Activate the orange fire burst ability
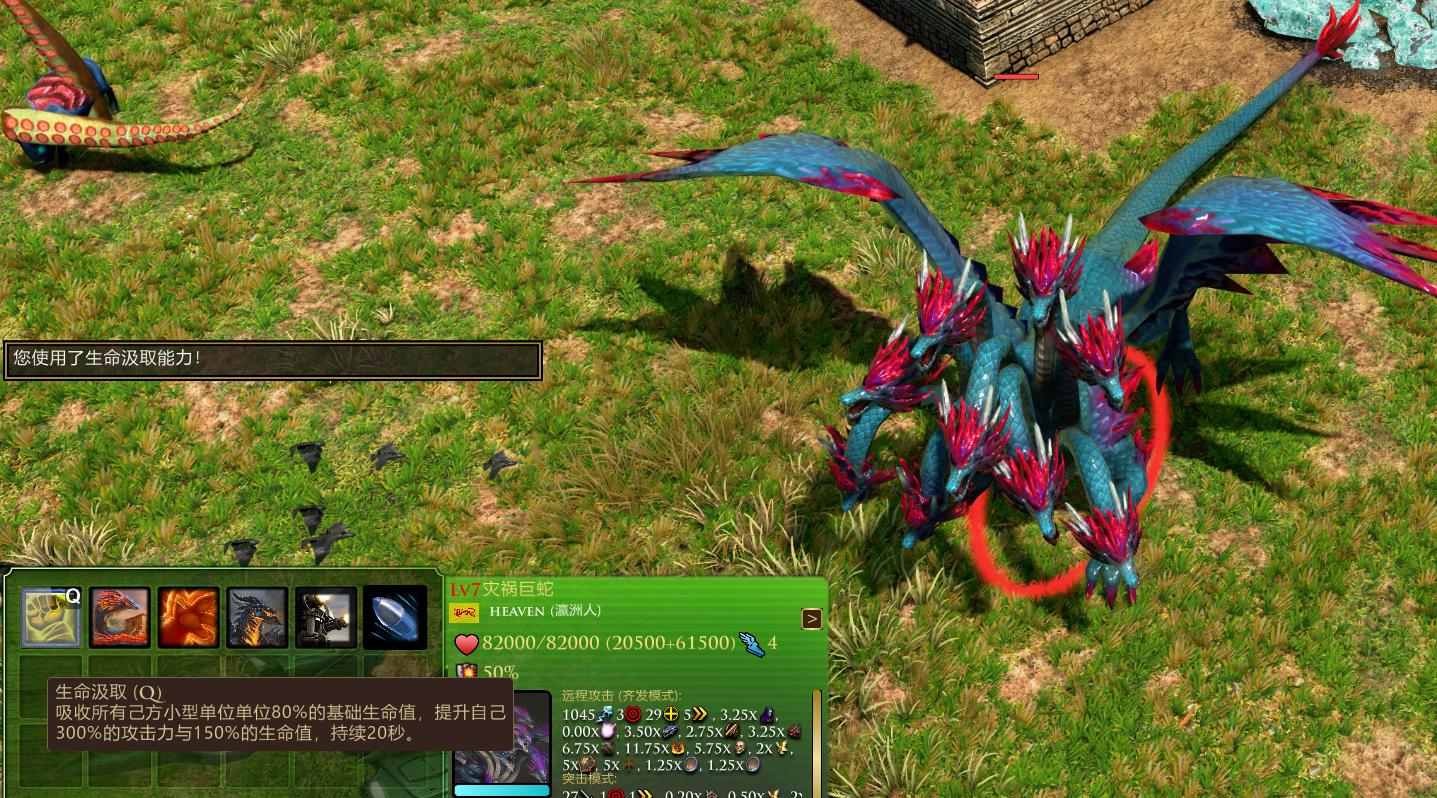The image size is (1437, 798). pyautogui.click(x=188, y=617)
